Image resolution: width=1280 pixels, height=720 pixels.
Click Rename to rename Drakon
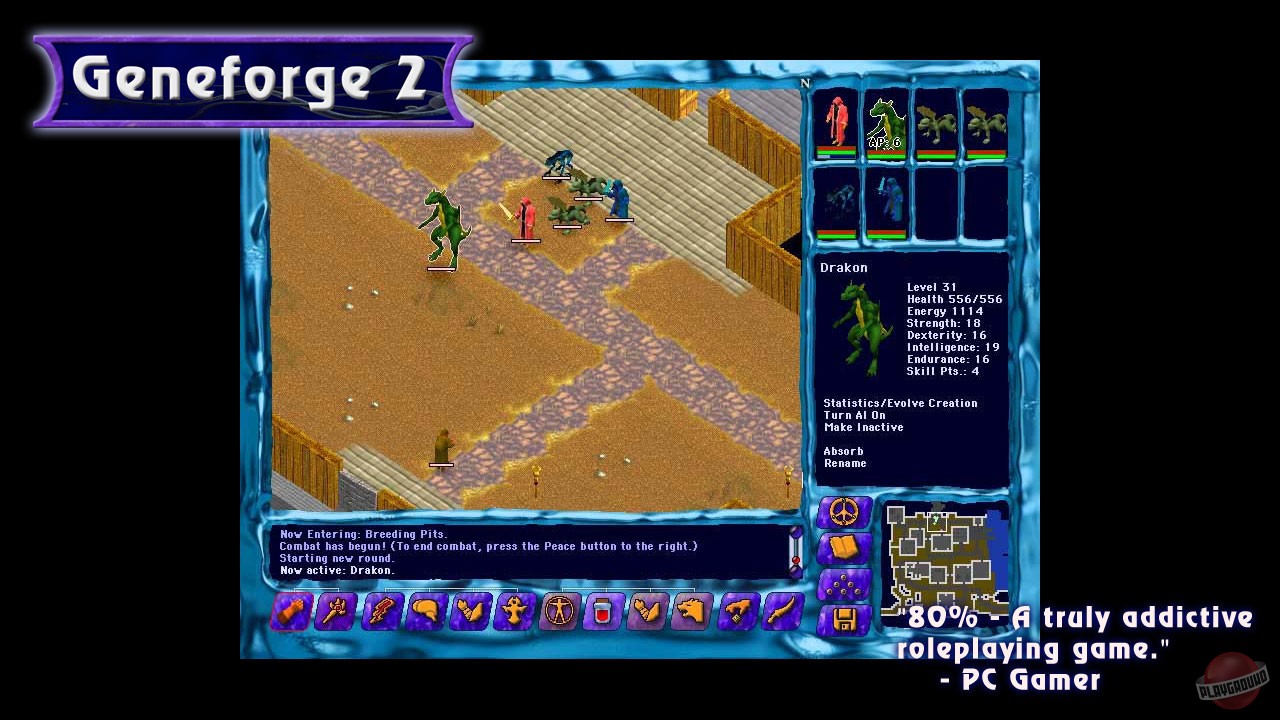[x=843, y=463]
